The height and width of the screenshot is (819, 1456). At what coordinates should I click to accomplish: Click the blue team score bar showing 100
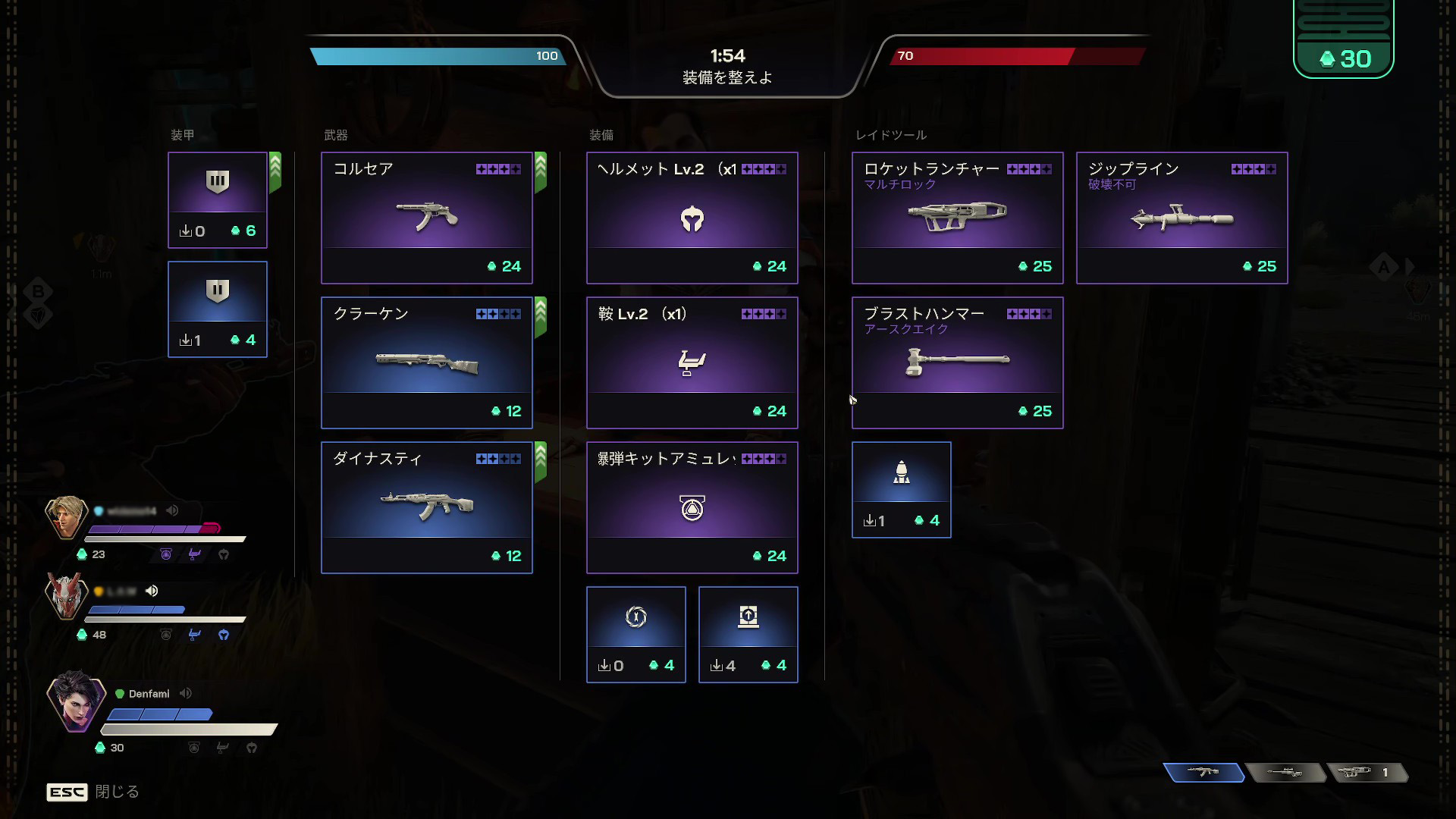point(440,55)
